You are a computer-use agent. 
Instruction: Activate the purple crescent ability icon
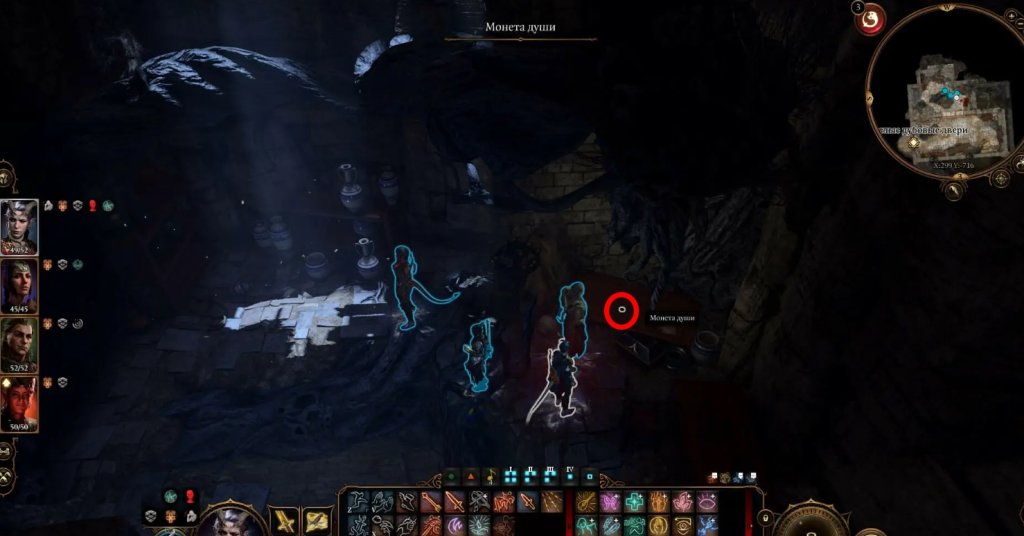click(456, 525)
